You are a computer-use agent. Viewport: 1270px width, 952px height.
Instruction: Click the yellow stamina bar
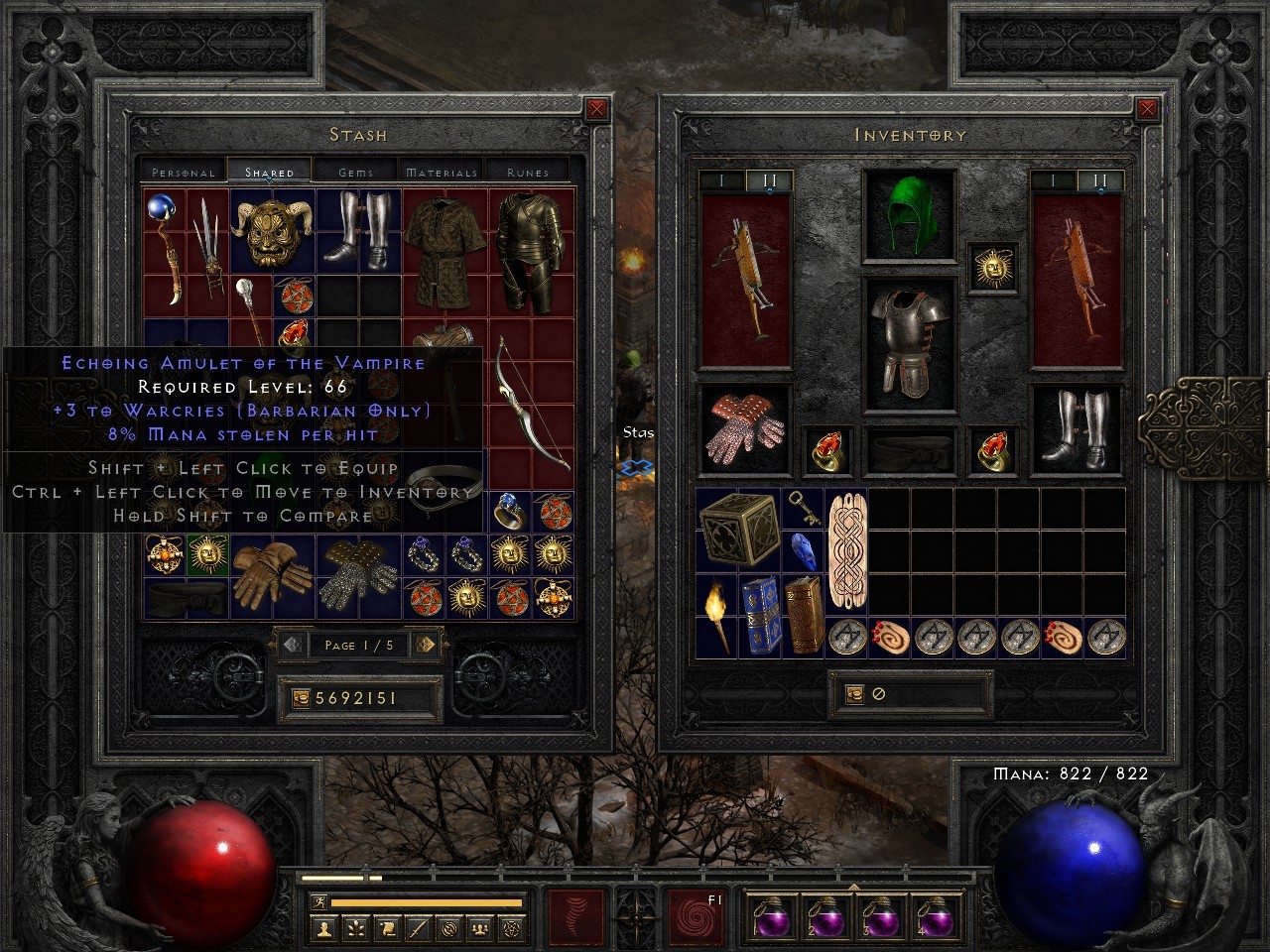pos(427,901)
